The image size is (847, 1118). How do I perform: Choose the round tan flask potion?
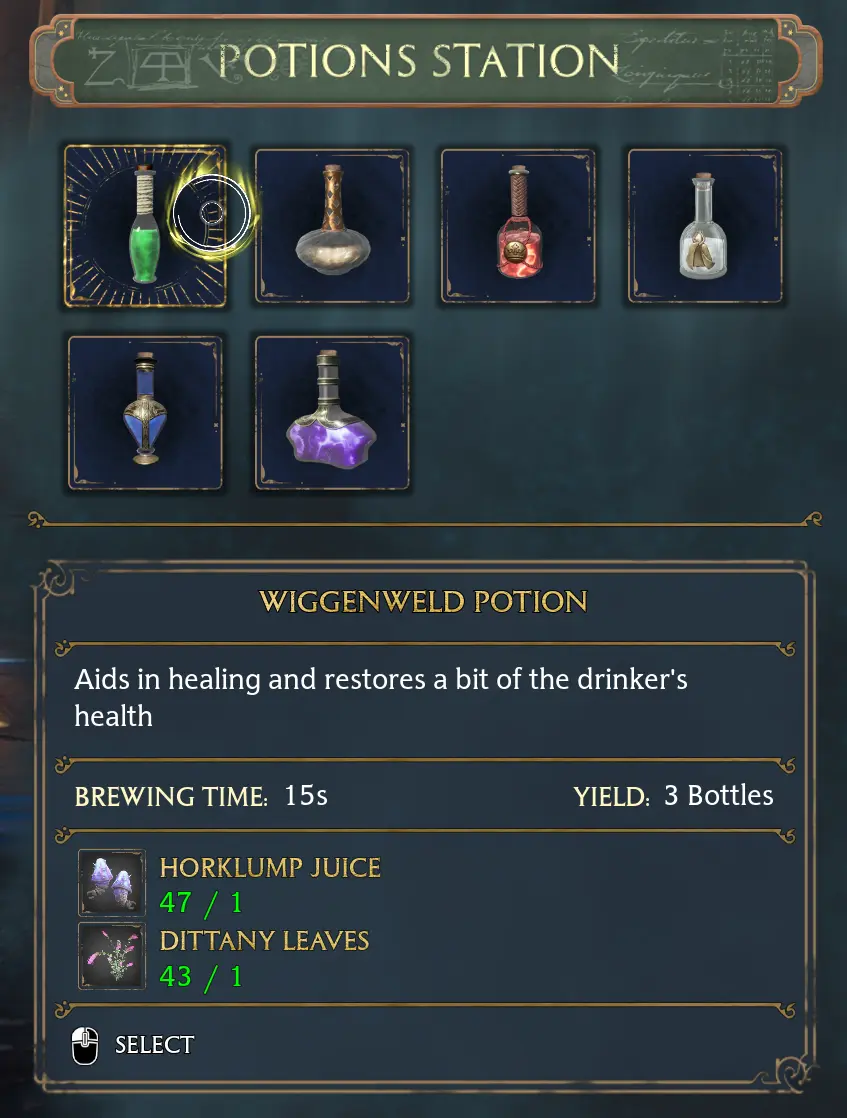click(x=332, y=226)
